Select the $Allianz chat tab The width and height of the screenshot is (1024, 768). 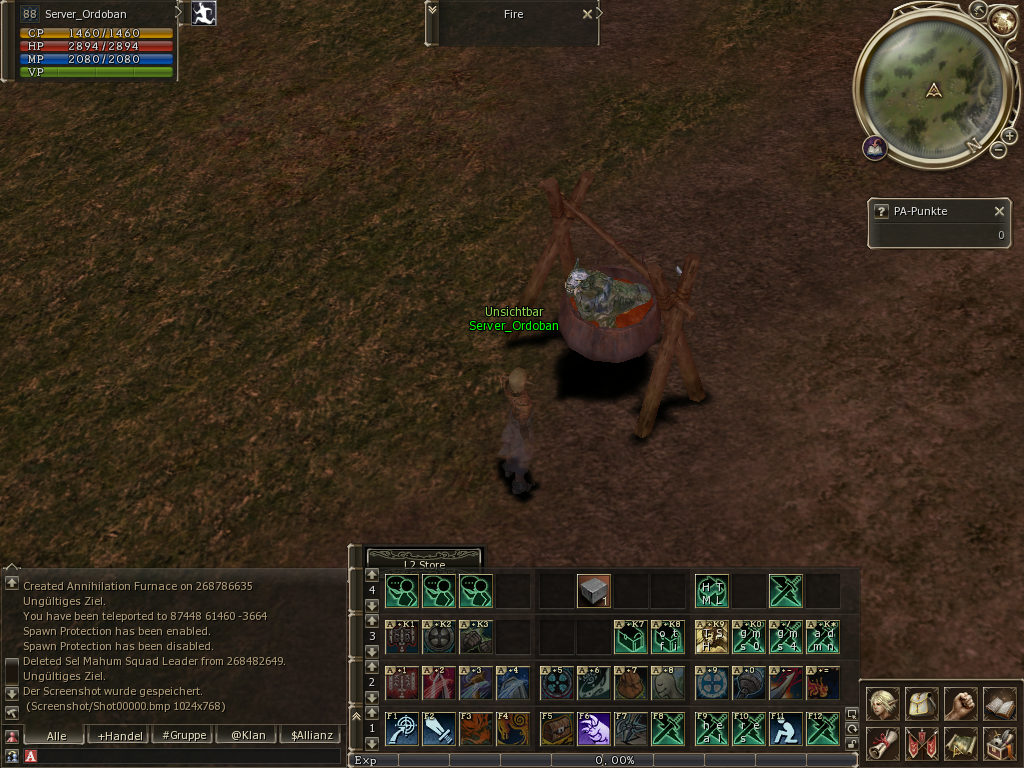pos(310,735)
